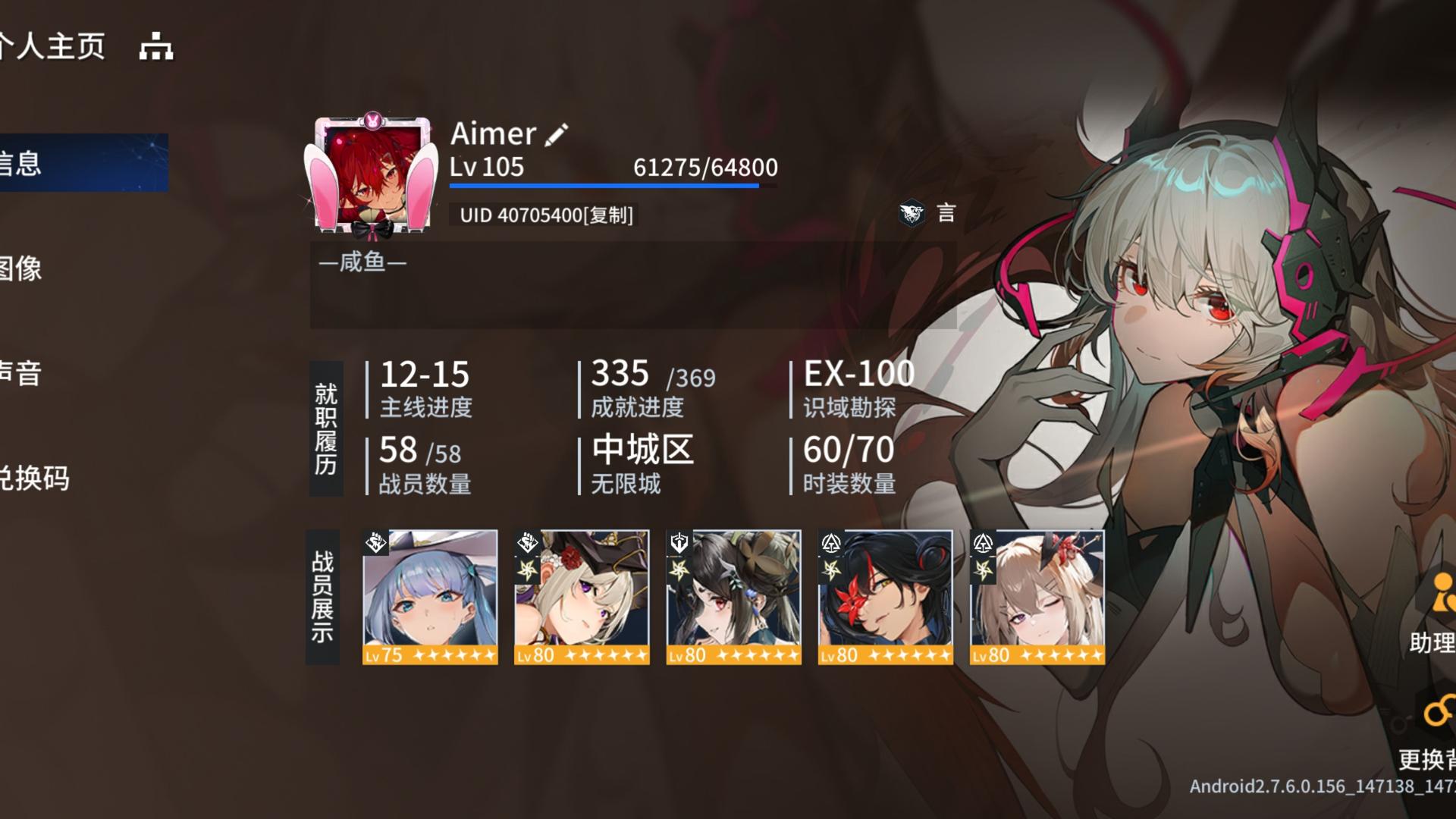Pick the black-haired red-flower Lv80 showcase member
This screenshot has width=1456, height=819.
pyautogui.click(x=885, y=597)
